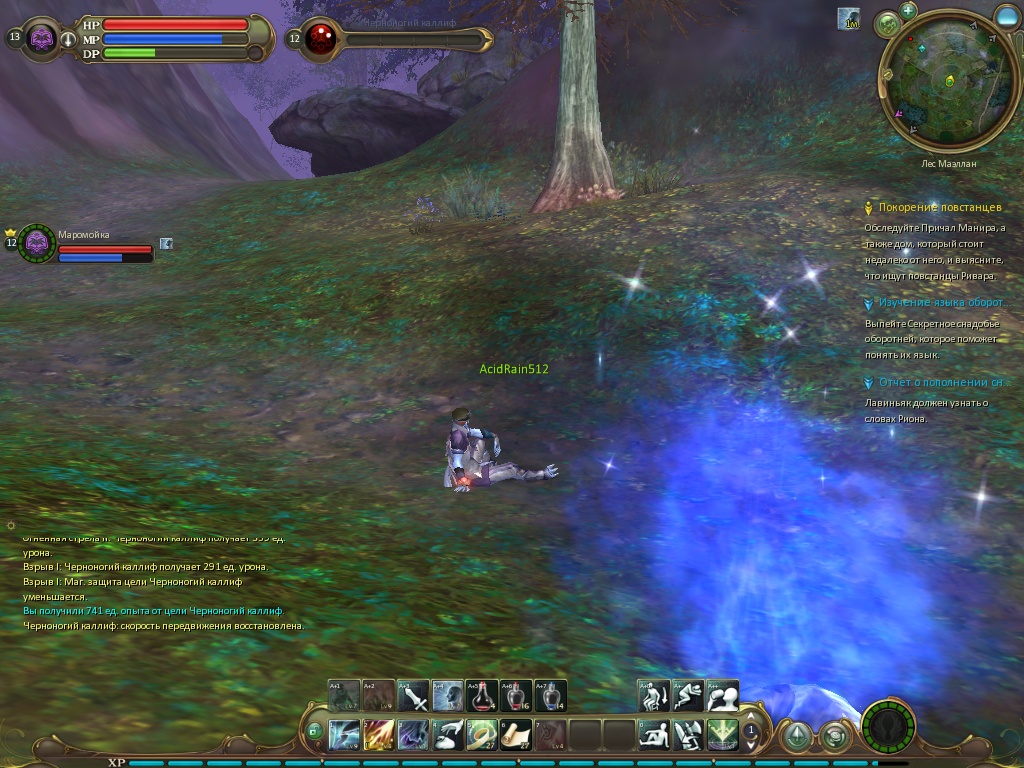Activate the sword skill in the upper bar
Image resolution: width=1024 pixels, height=768 pixels.
point(413,696)
